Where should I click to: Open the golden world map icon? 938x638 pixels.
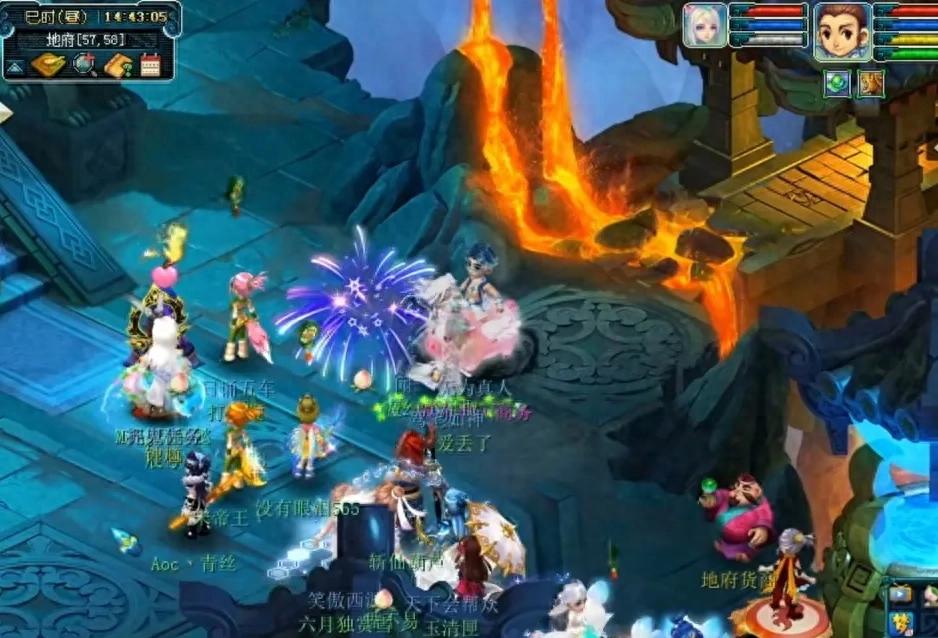48,66
